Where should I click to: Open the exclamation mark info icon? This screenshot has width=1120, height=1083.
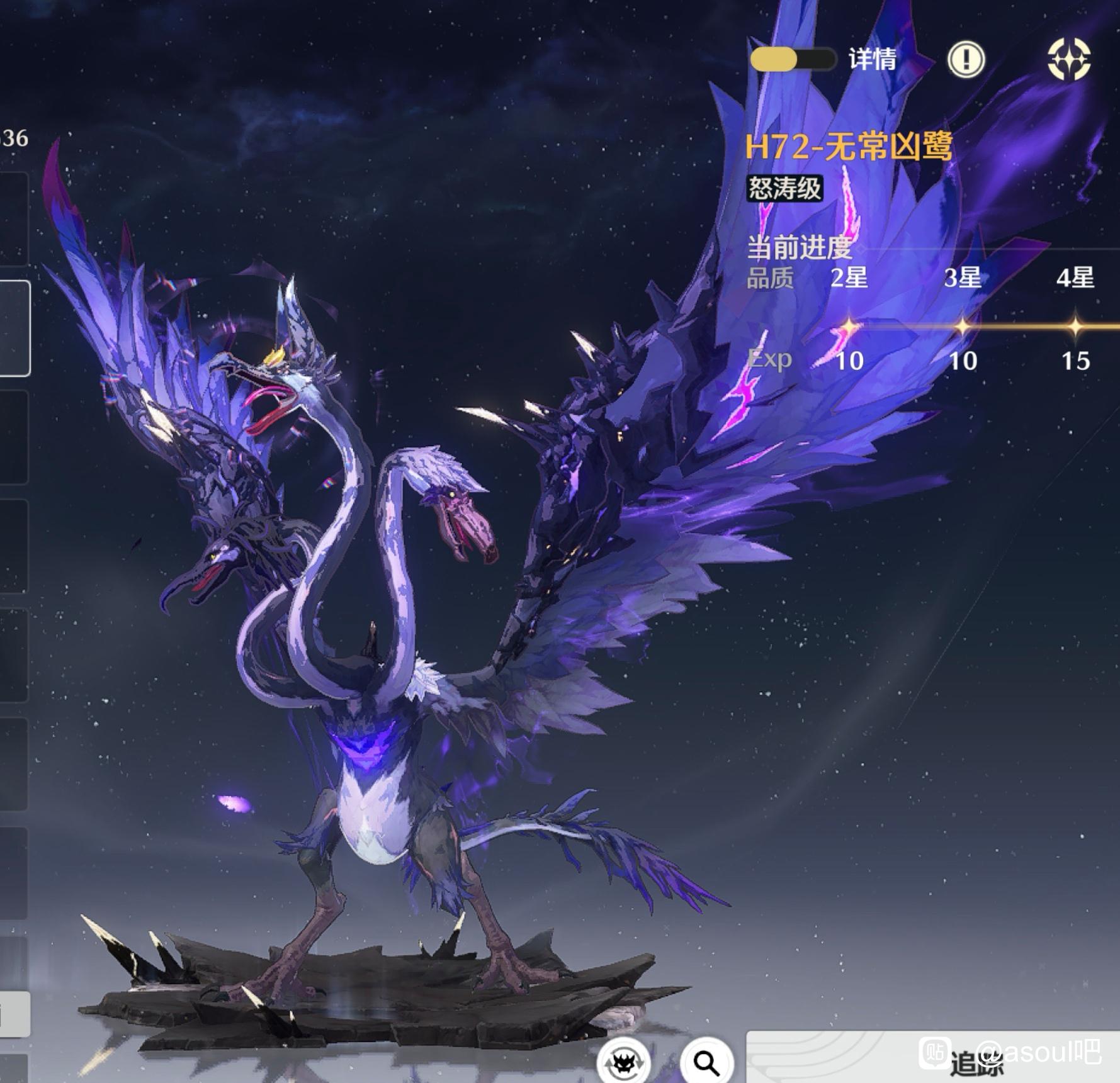[966, 60]
